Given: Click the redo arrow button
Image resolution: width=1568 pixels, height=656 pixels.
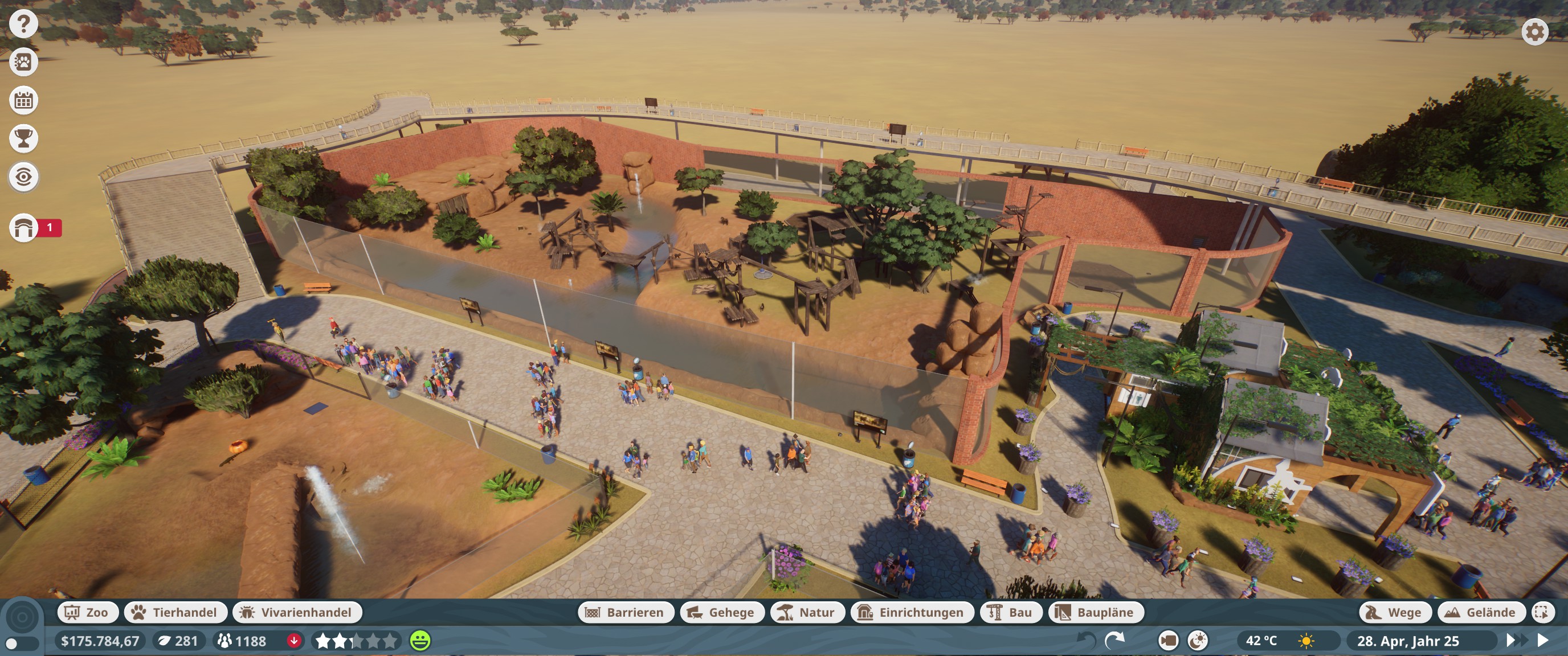Looking at the screenshot, I should coord(1114,640).
